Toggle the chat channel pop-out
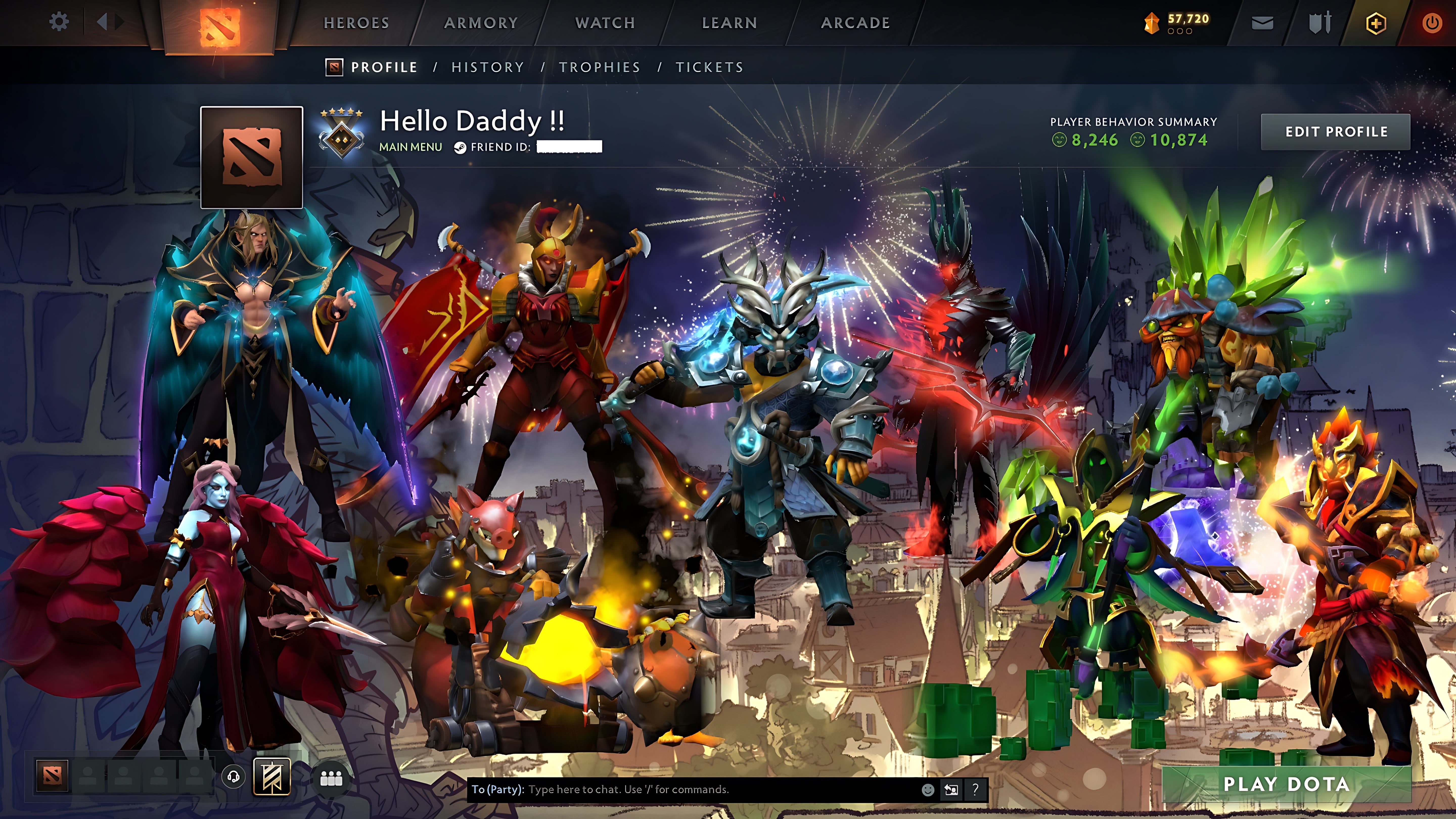This screenshot has height=819, width=1456. coord(951,790)
